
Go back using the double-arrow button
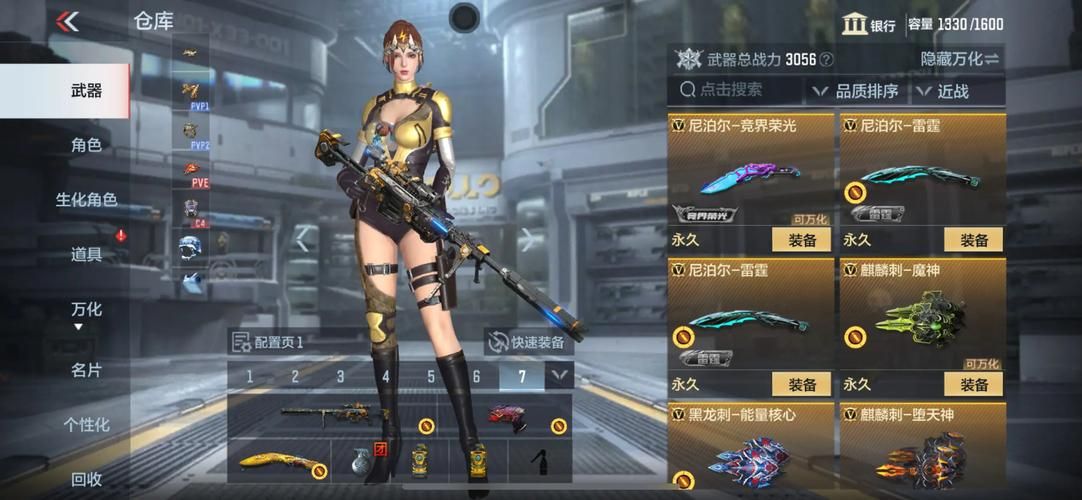(67, 21)
